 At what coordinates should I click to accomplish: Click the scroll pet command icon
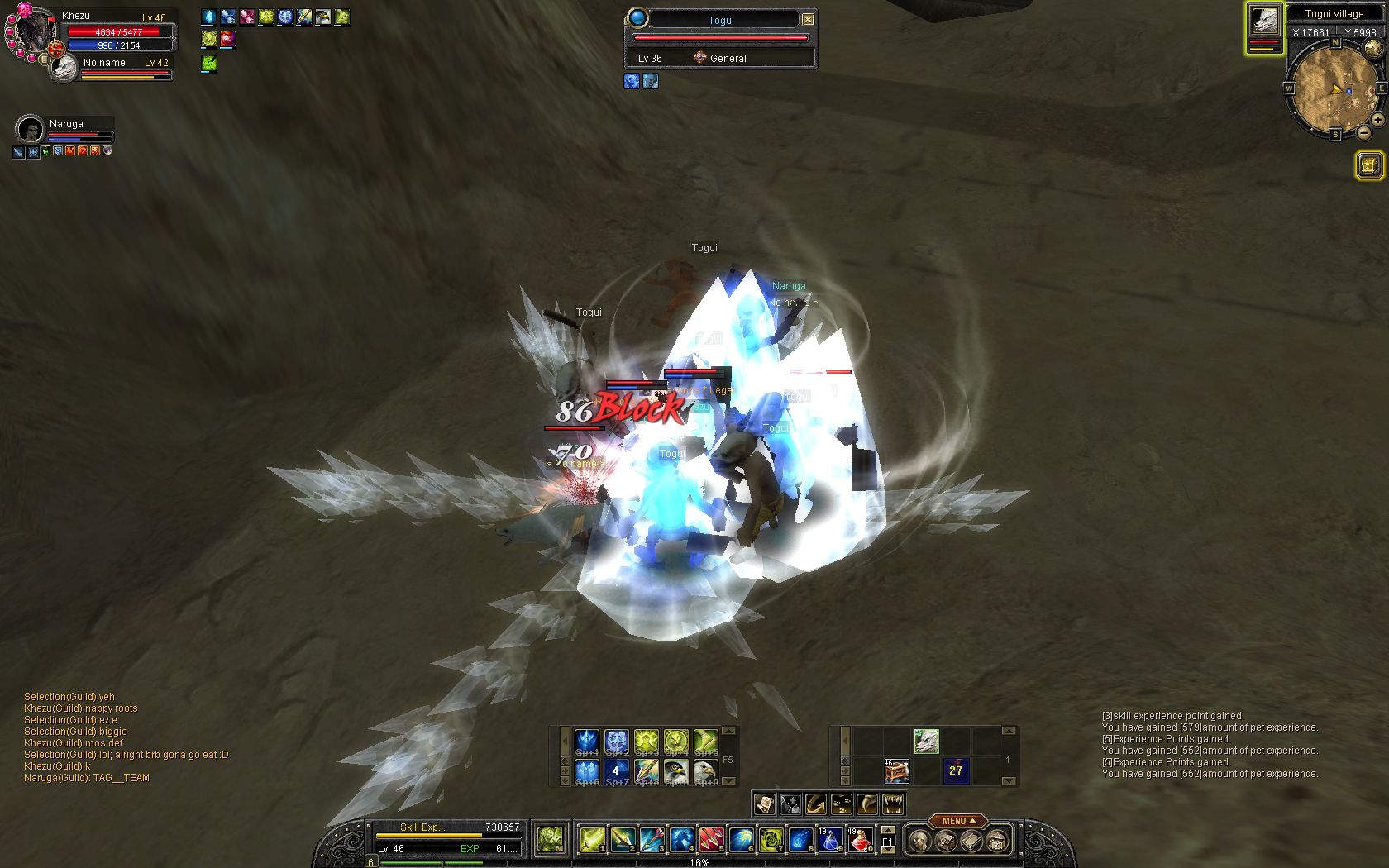765,804
